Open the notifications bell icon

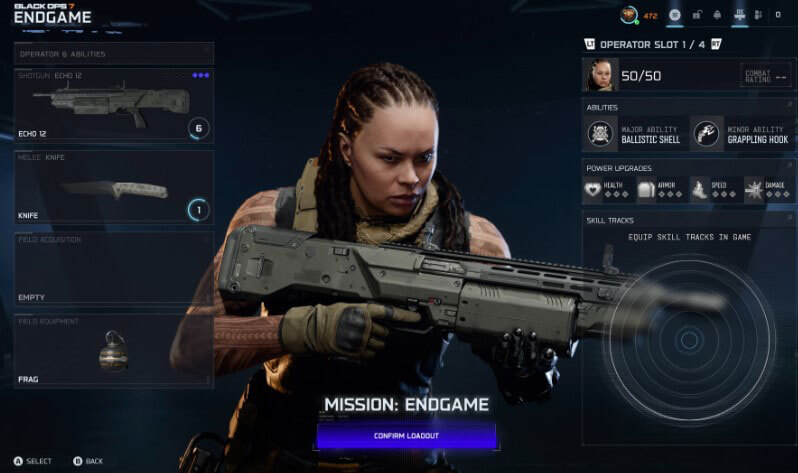tap(718, 15)
